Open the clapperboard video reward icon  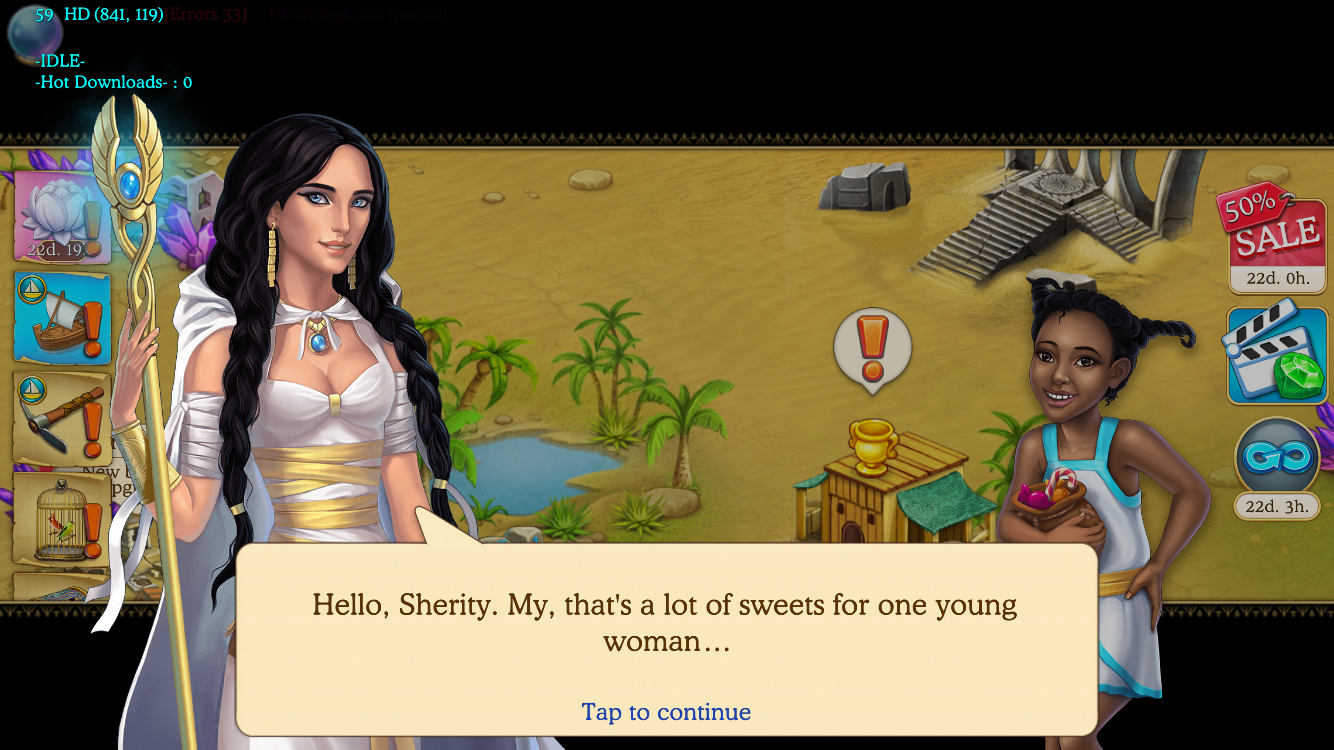(x=1277, y=355)
